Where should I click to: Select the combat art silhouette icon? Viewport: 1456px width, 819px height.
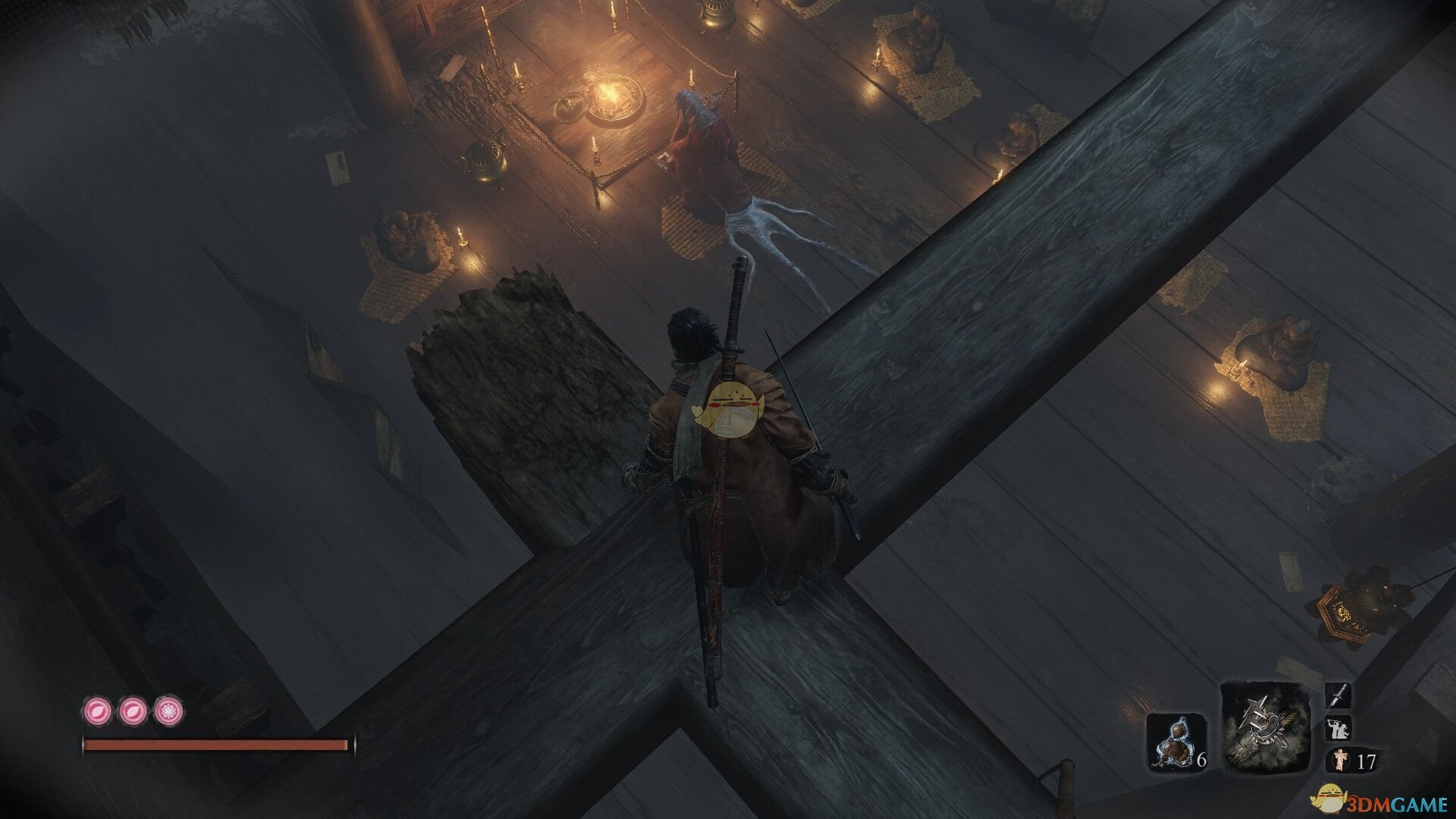click(1338, 728)
